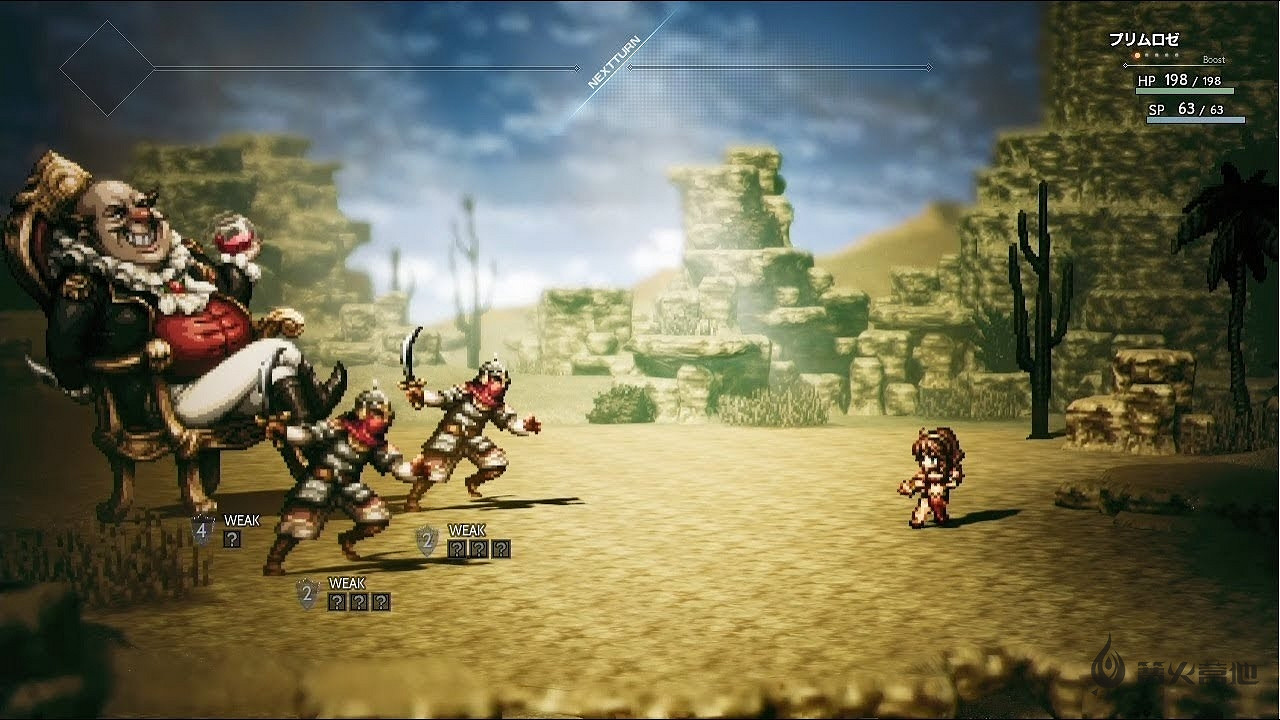Select the first ? weakness icon of the lower soldier
This screenshot has height=720, width=1280.
(337, 602)
